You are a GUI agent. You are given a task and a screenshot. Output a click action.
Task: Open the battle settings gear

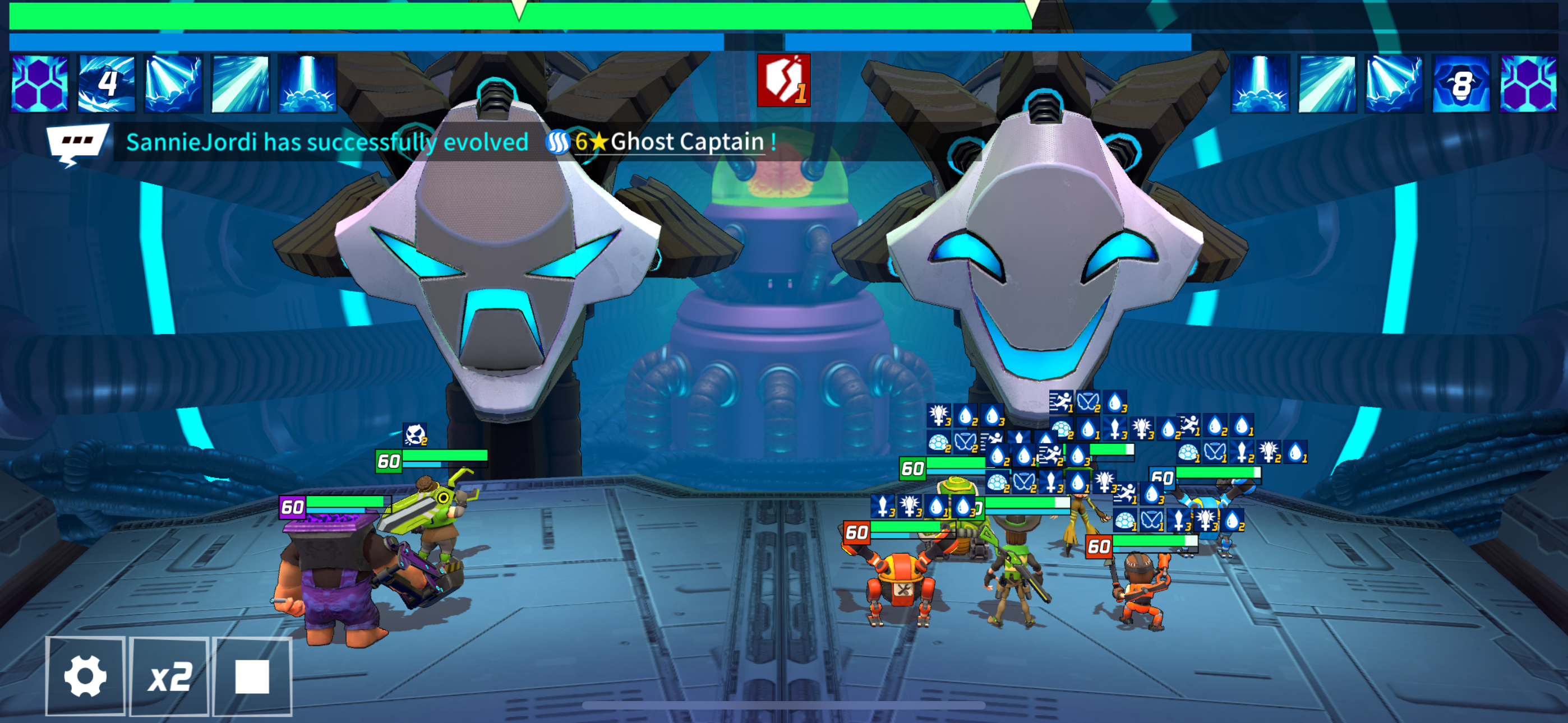click(85, 675)
